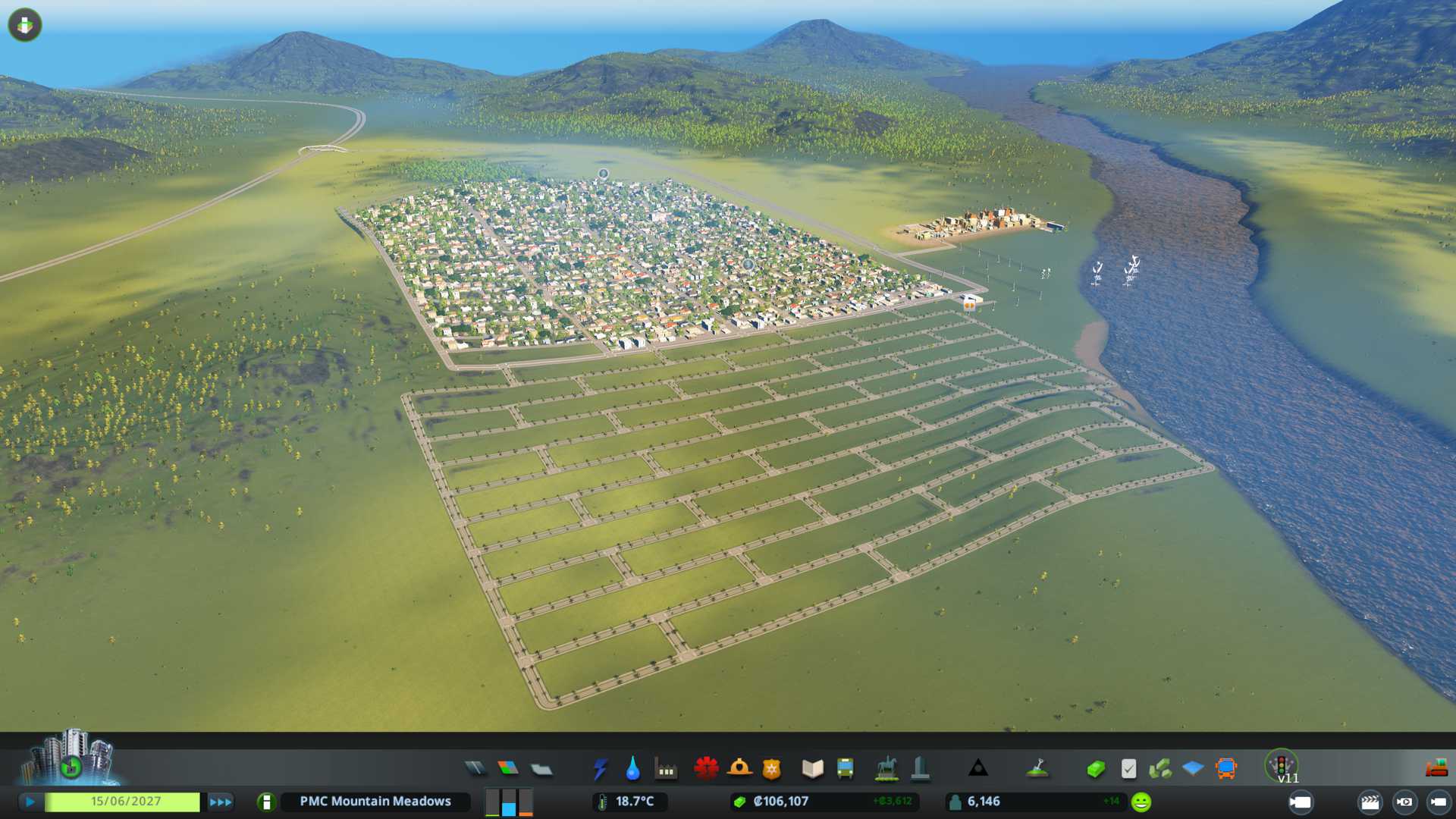This screenshot has width=1456, height=819.
Task: Open the Fire Department helmet menu
Action: click(x=739, y=769)
